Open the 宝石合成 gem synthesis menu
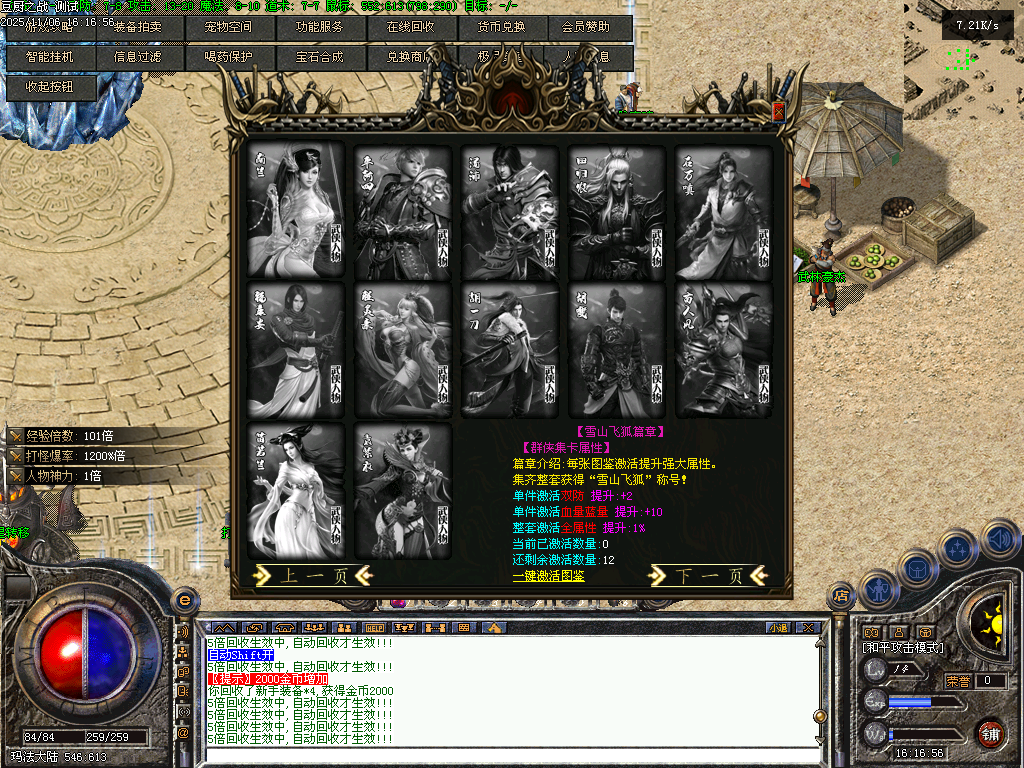The height and width of the screenshot is (768, 1024). point(320,57)
